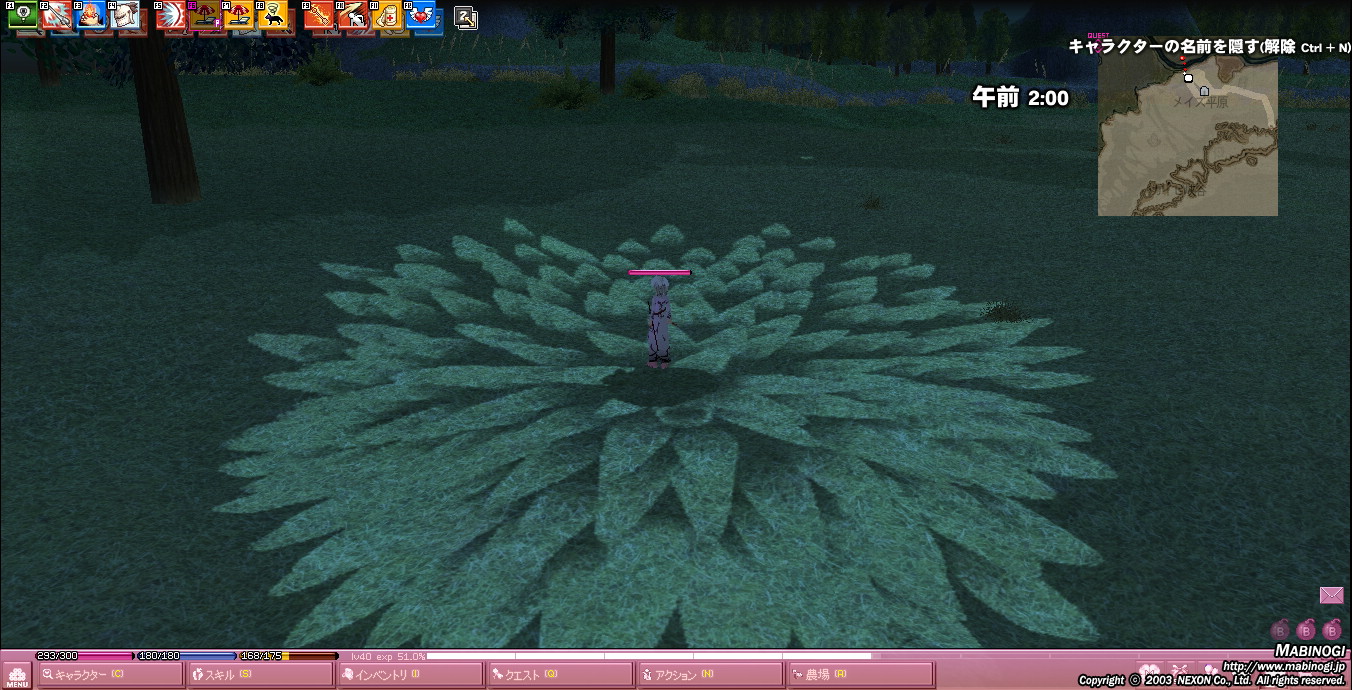Open the MENU button
The height and width of the screenshot is (690, 1352).
(x=17, y=676)
